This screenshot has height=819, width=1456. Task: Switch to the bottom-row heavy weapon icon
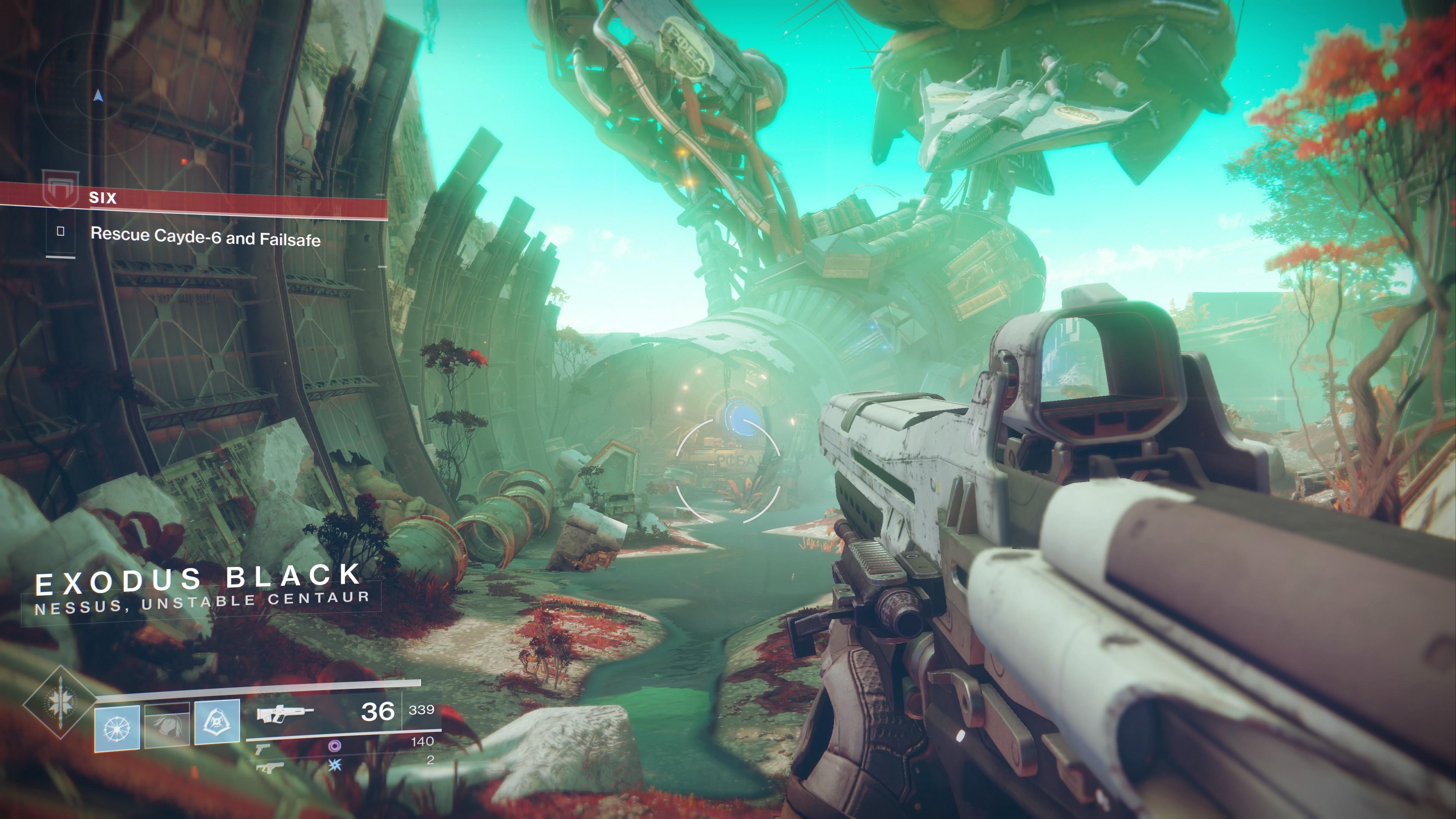pyautogui.click(x=269, y=767)
